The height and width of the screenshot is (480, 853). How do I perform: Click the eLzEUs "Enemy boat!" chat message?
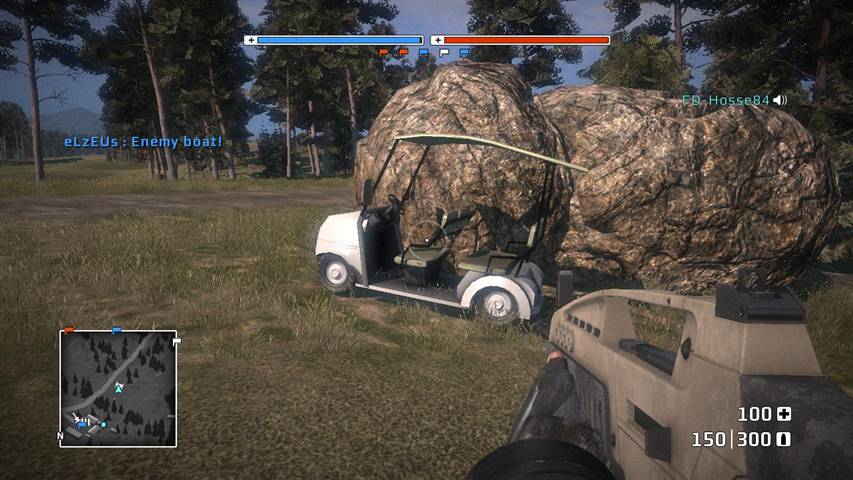point(143,142)
